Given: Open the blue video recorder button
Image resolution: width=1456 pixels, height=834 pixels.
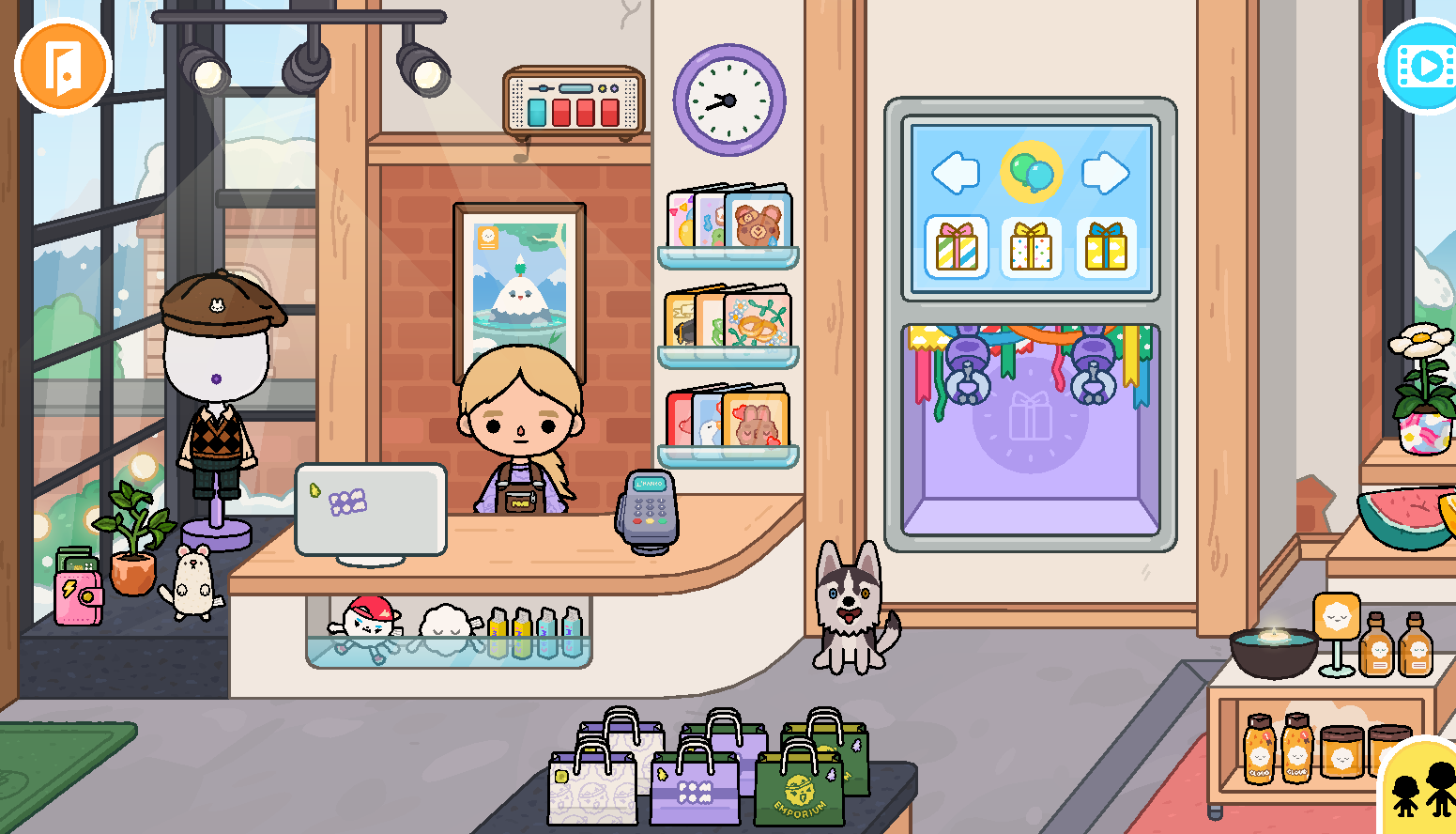Looking at the screenshot, I should [1422, 67].
